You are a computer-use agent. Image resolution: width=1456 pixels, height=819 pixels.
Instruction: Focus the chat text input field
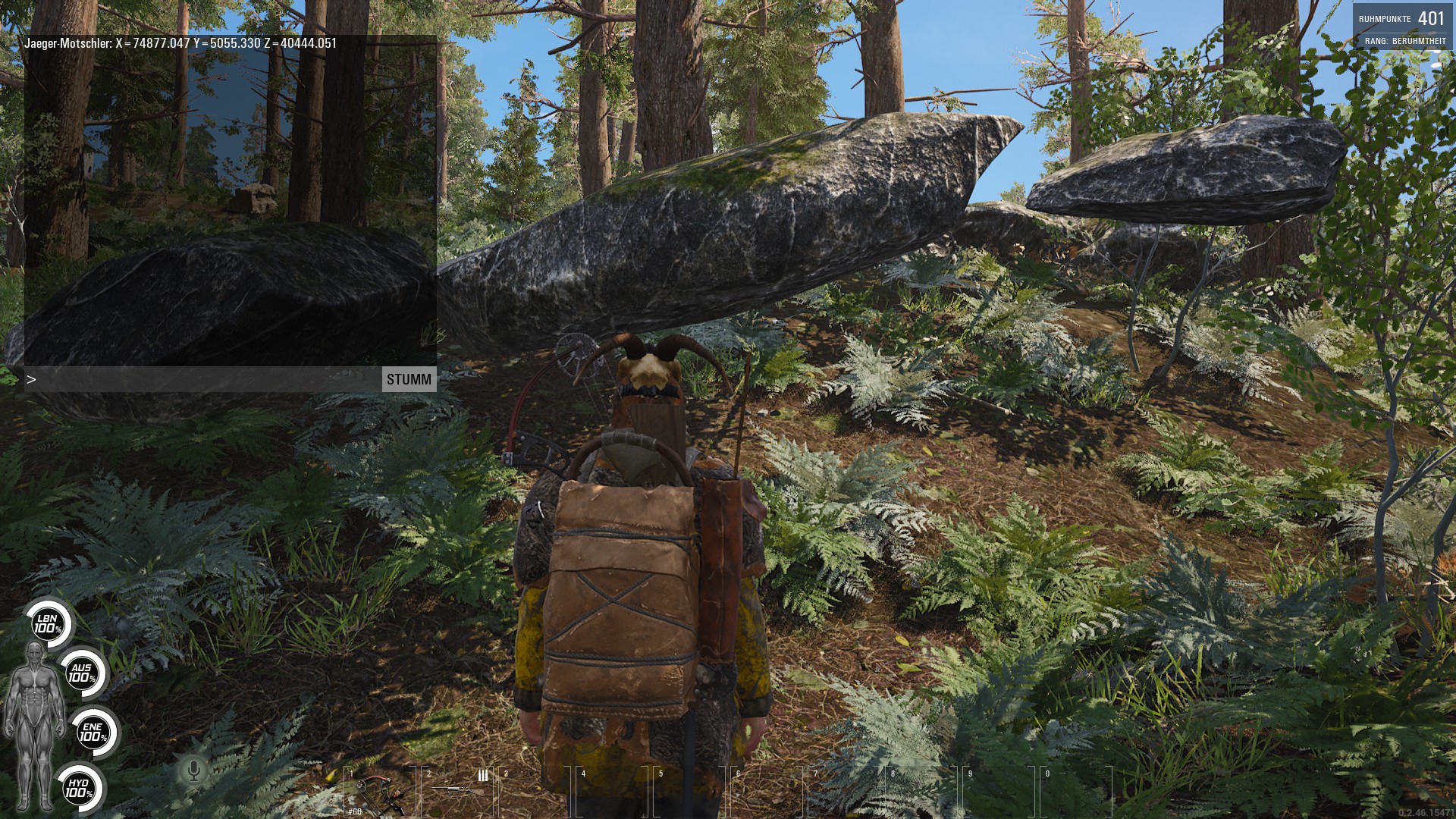205,379
